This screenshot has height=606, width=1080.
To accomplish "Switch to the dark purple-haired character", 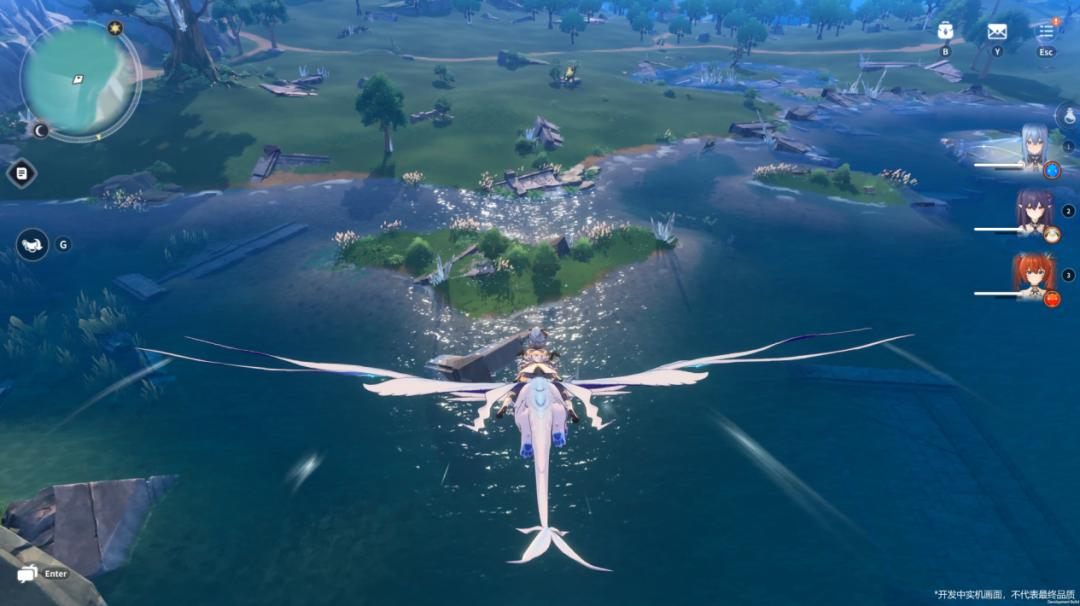I will [x=1034, y=212].
